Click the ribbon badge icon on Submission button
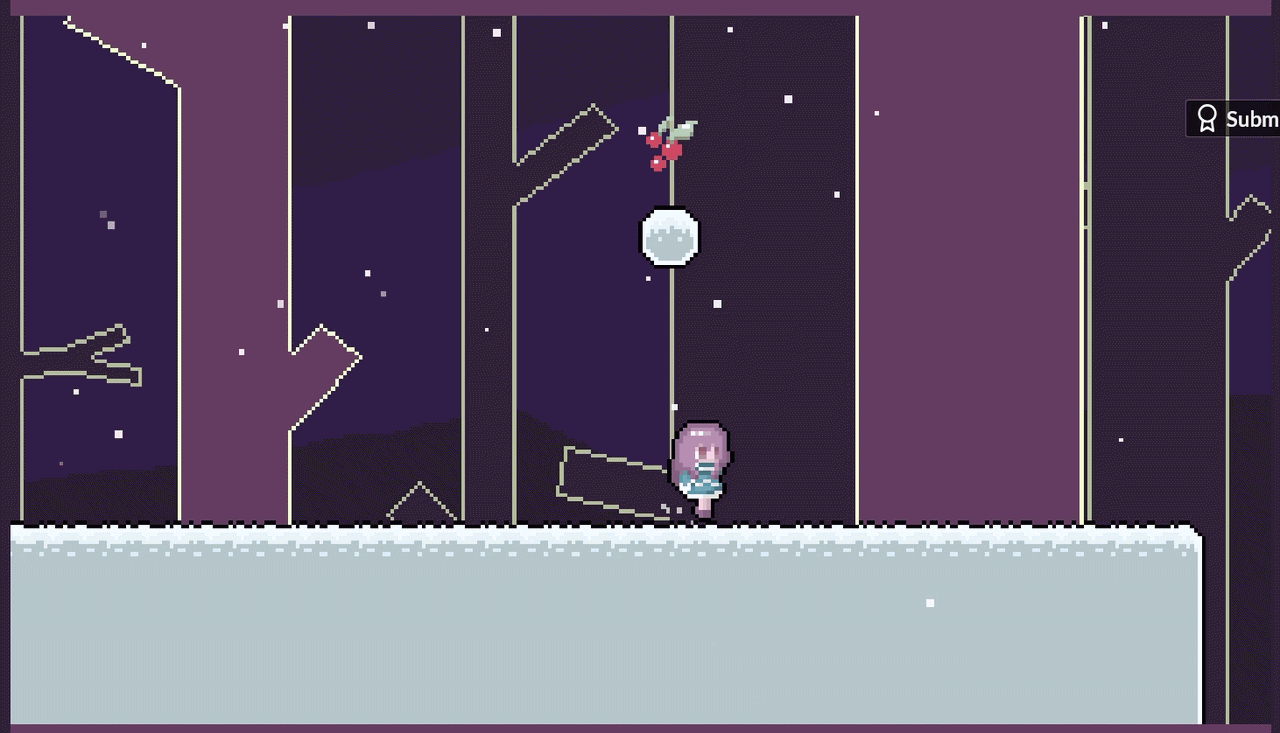Image resolution: width=1280 pixels, height=733 pixels. pos(1206,118)
